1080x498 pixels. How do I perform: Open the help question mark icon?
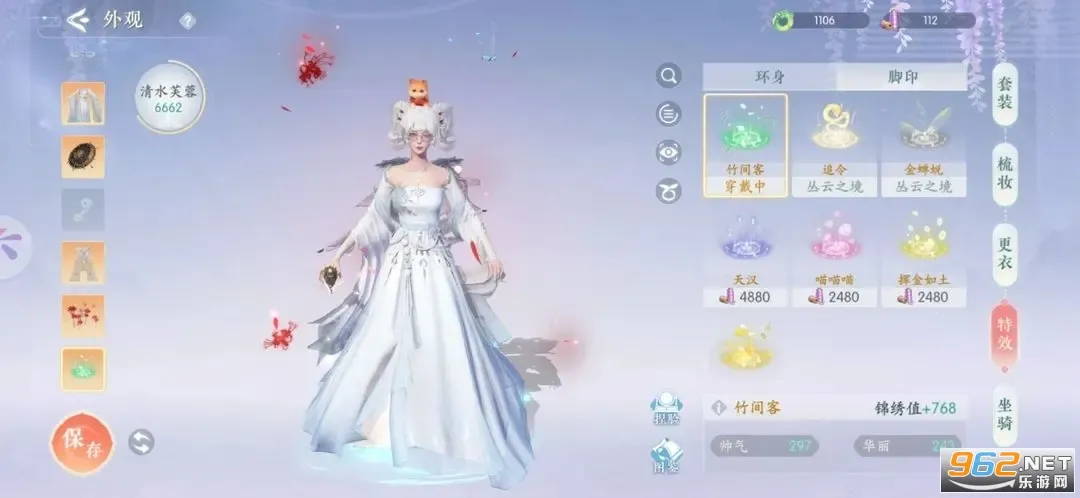(187, 21)
